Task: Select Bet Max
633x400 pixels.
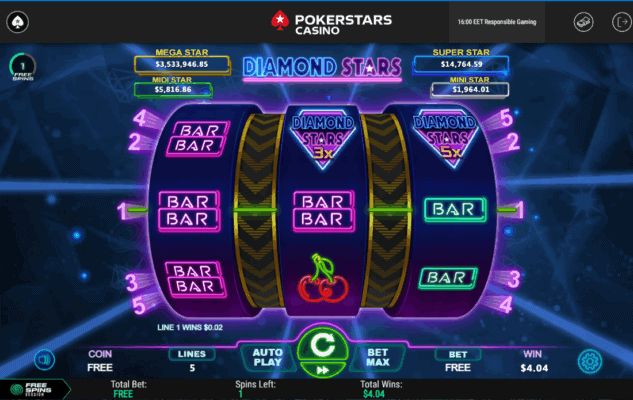Action: point(378,359)
